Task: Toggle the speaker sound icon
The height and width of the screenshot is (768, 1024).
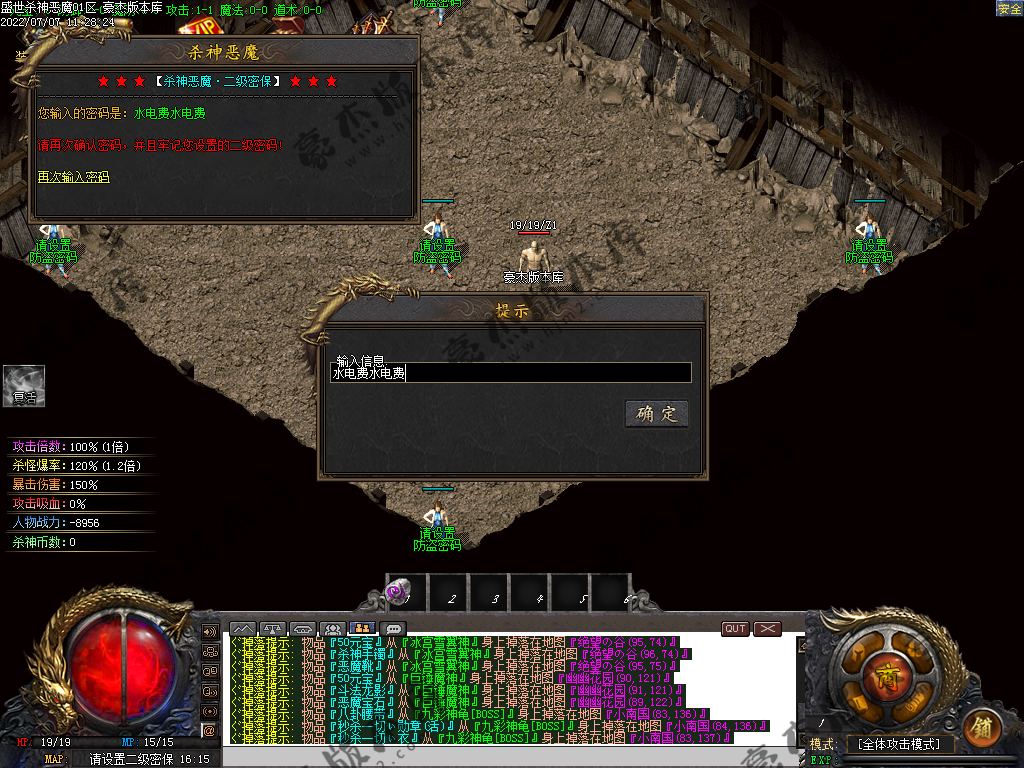Action: pos(210,632)
